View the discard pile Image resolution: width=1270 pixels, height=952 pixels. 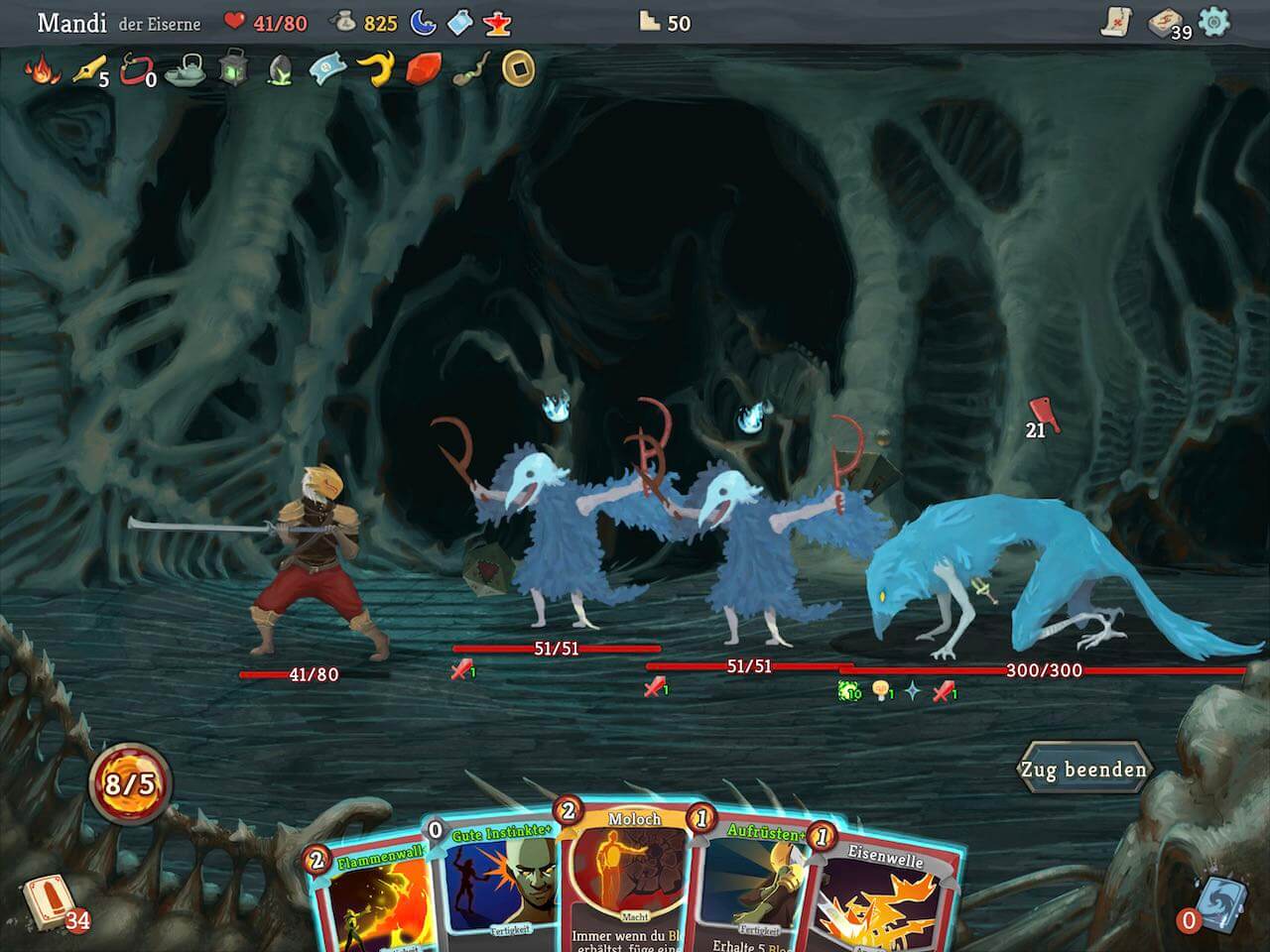tap(1214, 900)
